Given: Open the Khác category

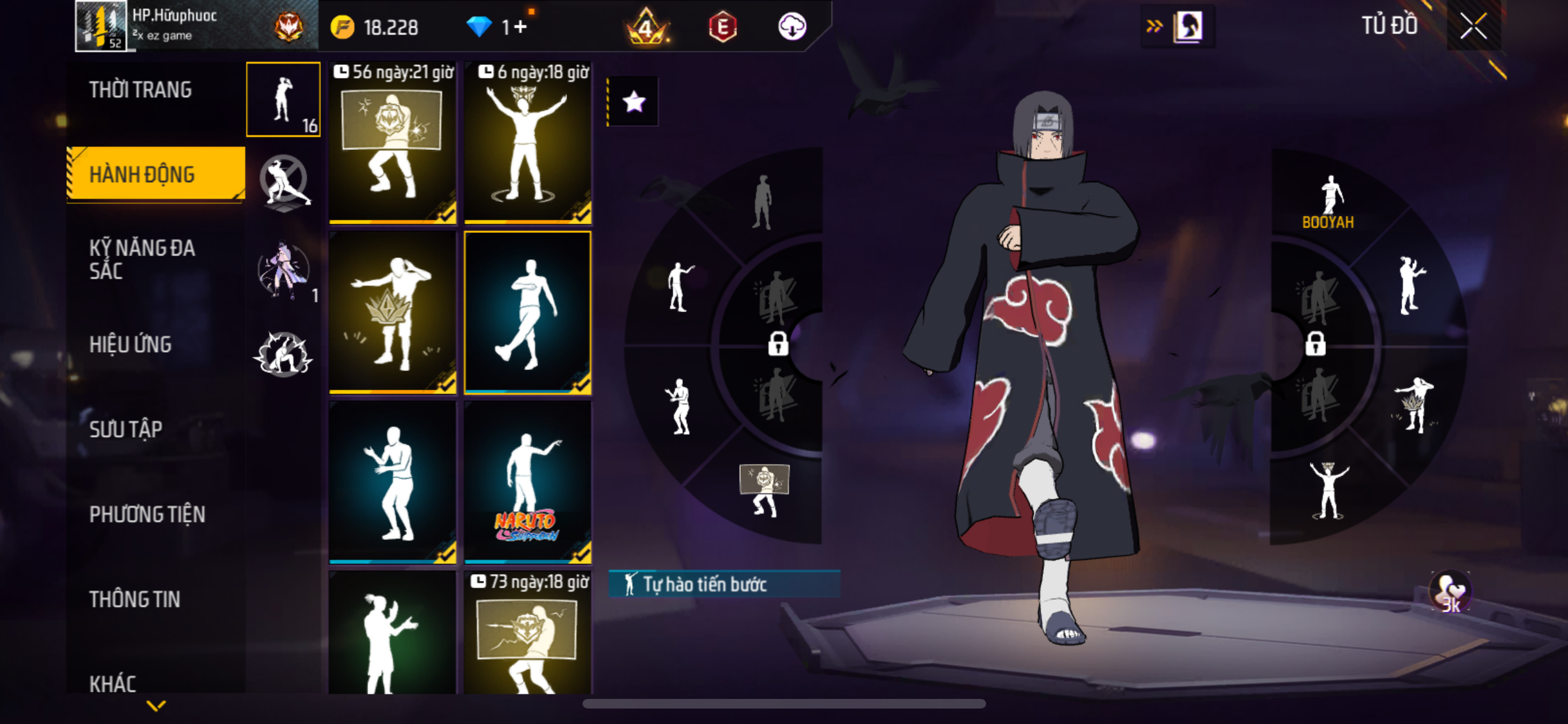Looking at the screenshot, I should tap(113, 683).
